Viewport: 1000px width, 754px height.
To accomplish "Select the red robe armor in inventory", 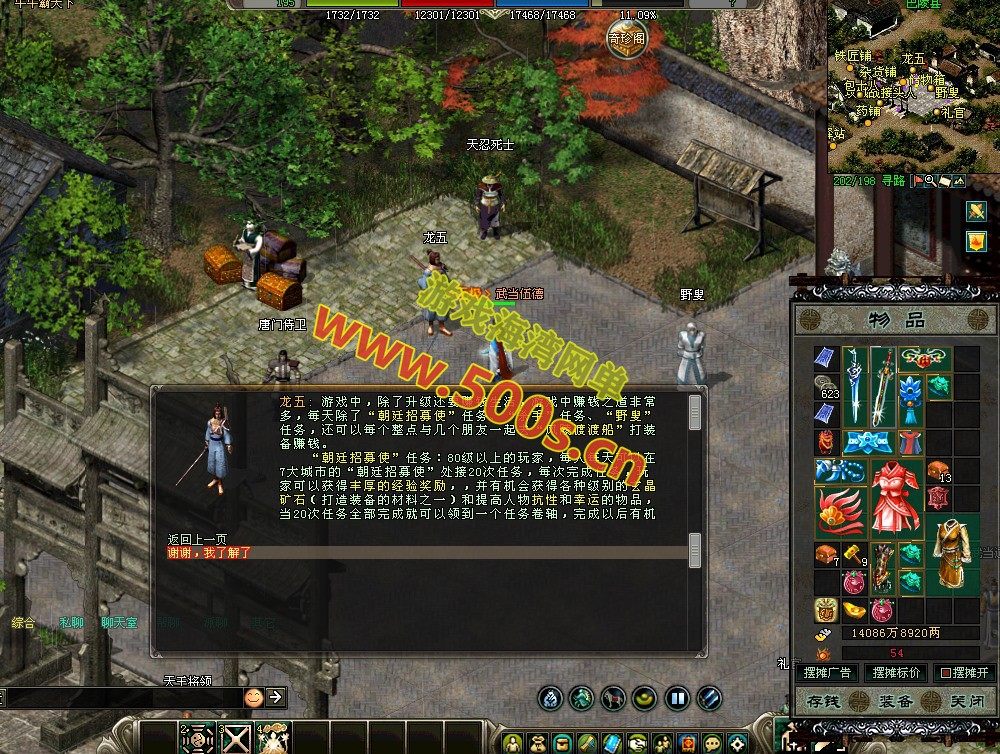I will (896, 495).
